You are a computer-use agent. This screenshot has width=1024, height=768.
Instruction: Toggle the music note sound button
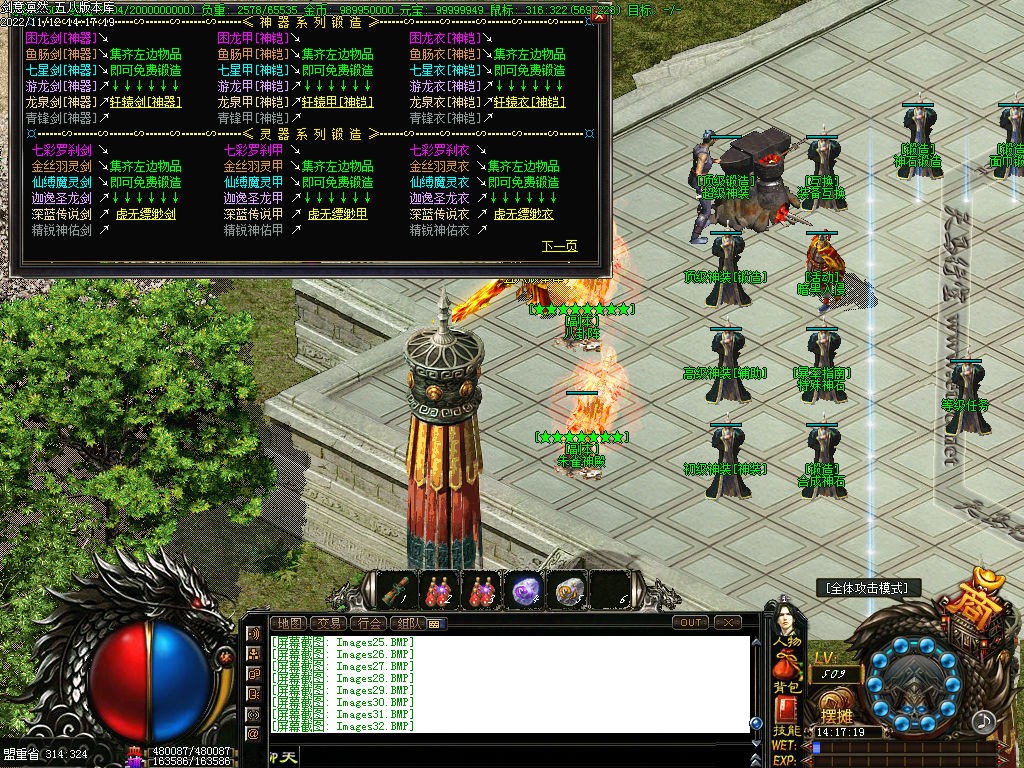coord(984,720)
